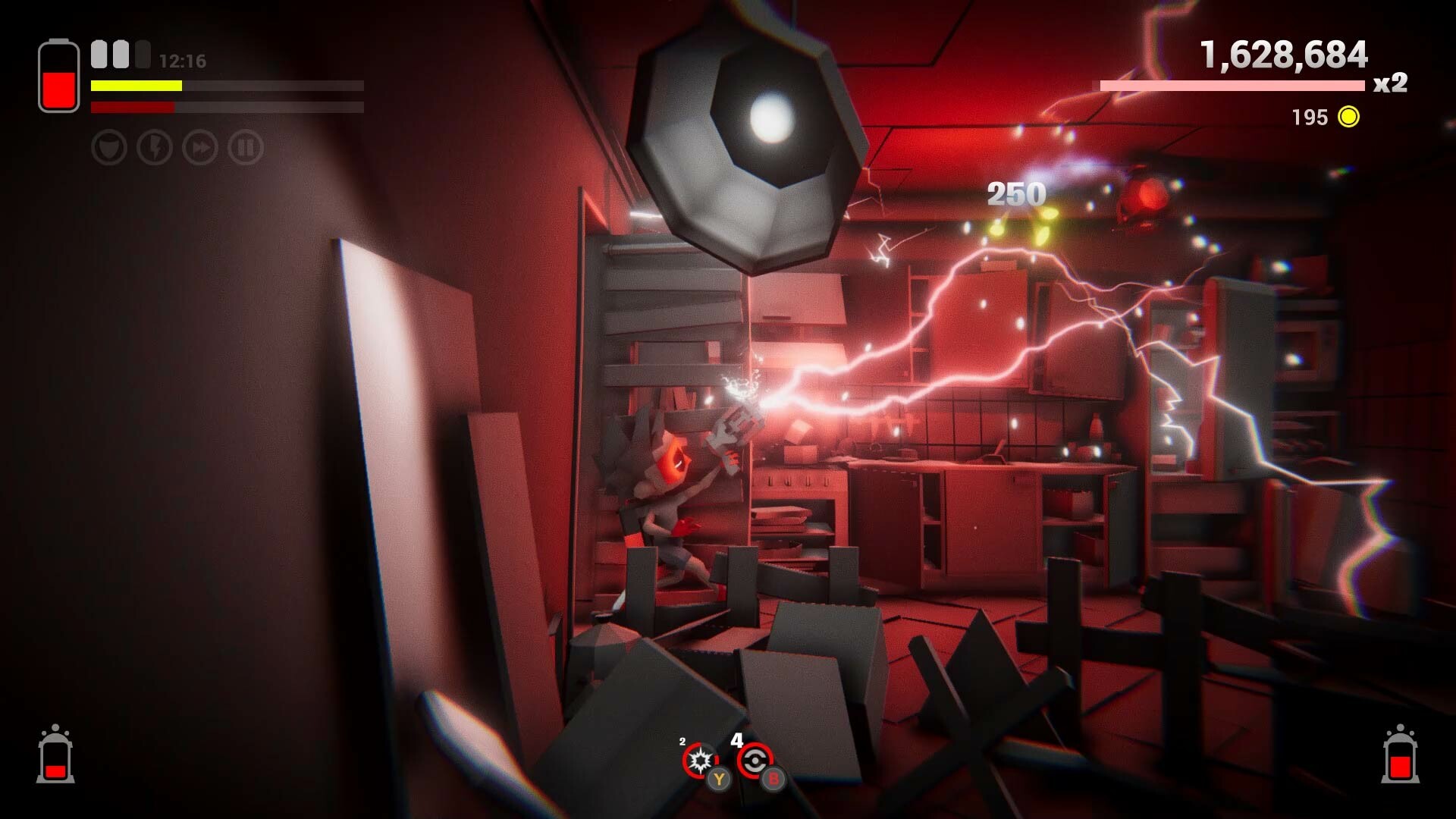
Task: Click the yellow coin icon near the 195 counter
Action: pos(1348,118)
